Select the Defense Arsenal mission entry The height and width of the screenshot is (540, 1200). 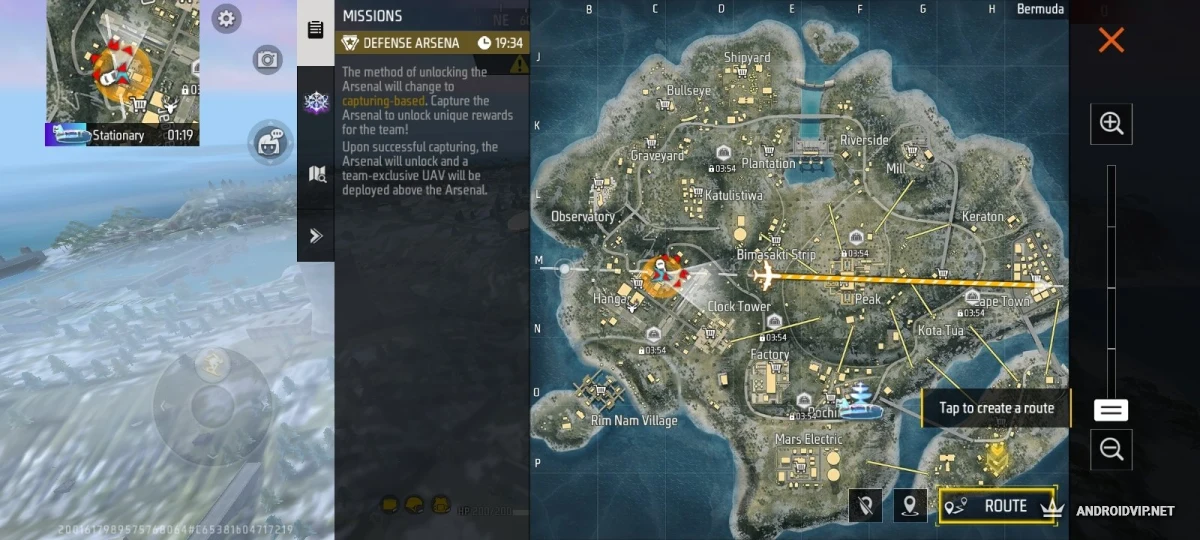(432, 43)
